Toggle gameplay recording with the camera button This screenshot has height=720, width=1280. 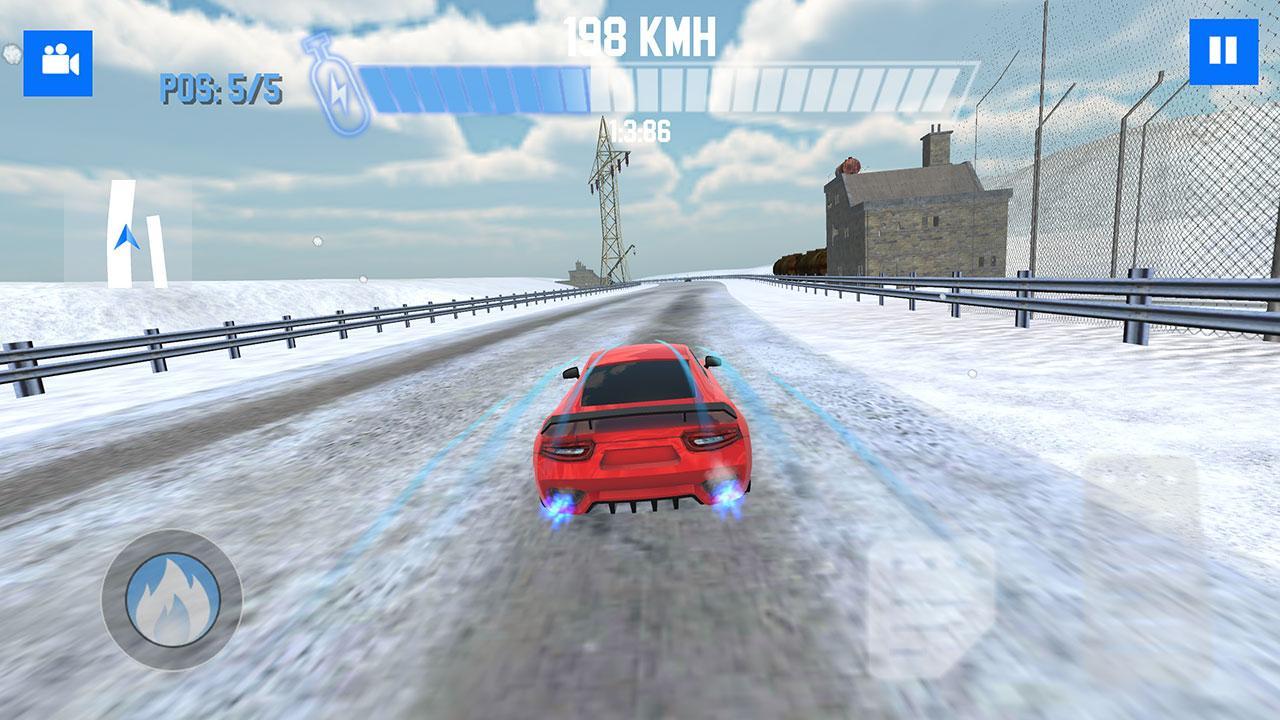click(58, 60)
